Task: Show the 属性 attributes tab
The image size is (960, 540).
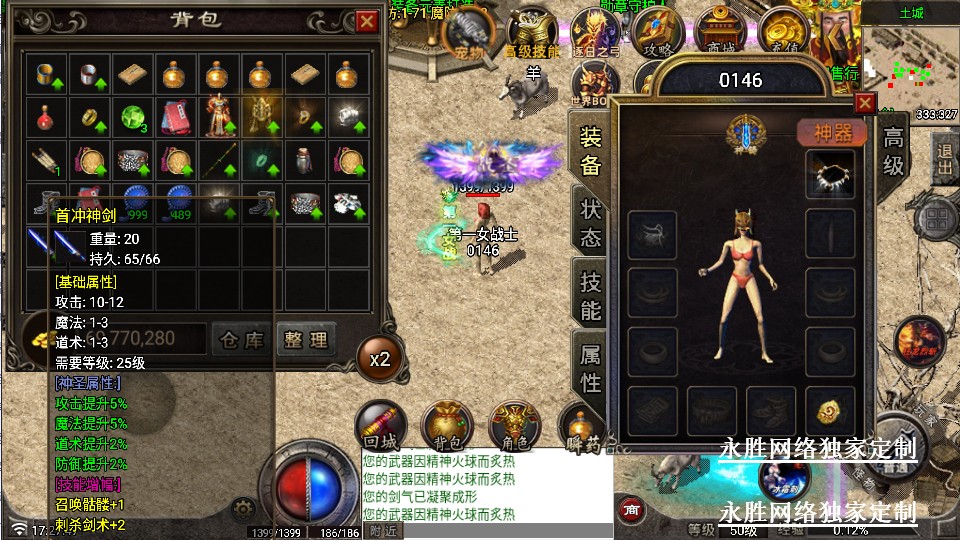Action: 590,367
